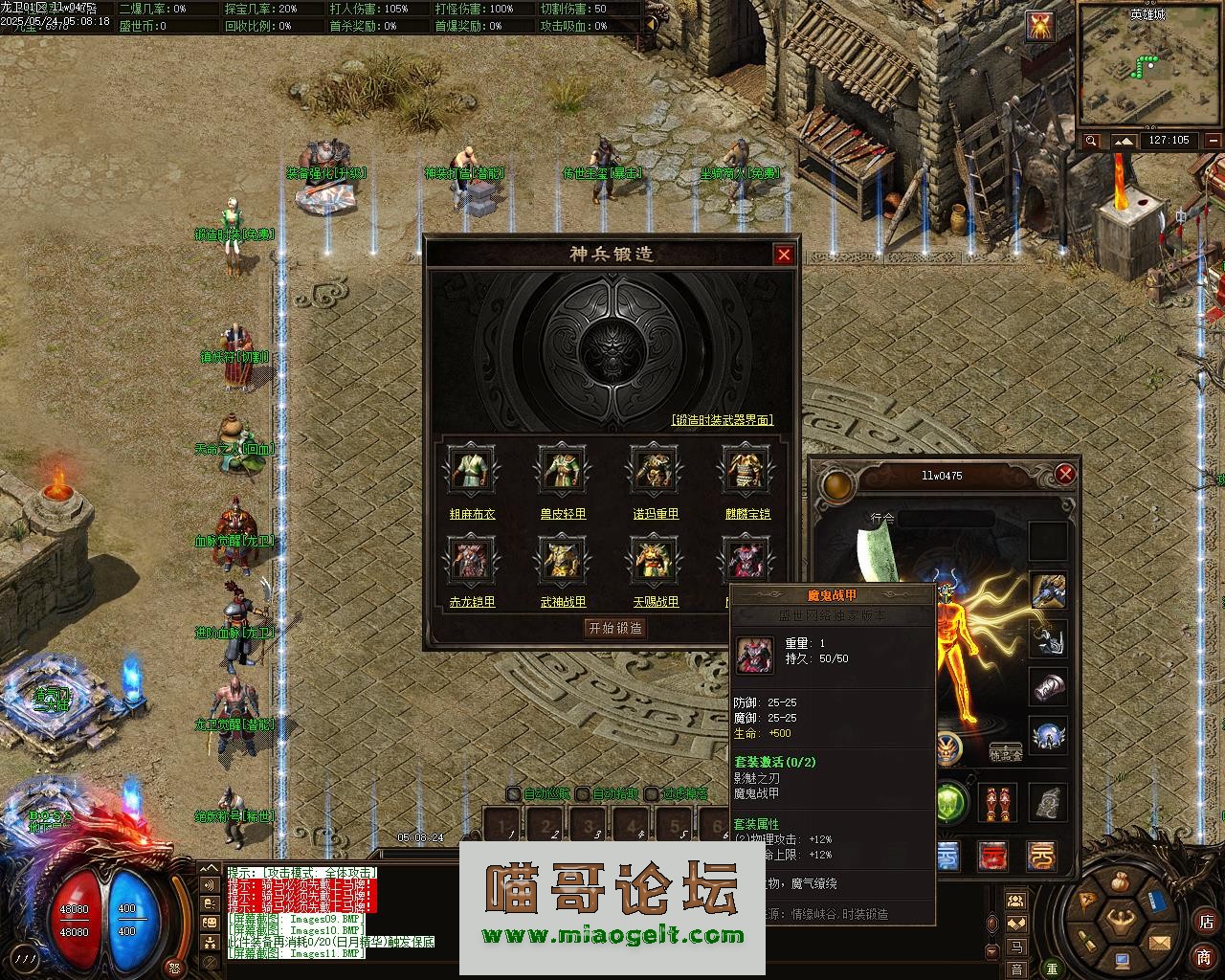Select the 赤龙铠甲 armor icon

pyautogui.click(x=471, y=558)
